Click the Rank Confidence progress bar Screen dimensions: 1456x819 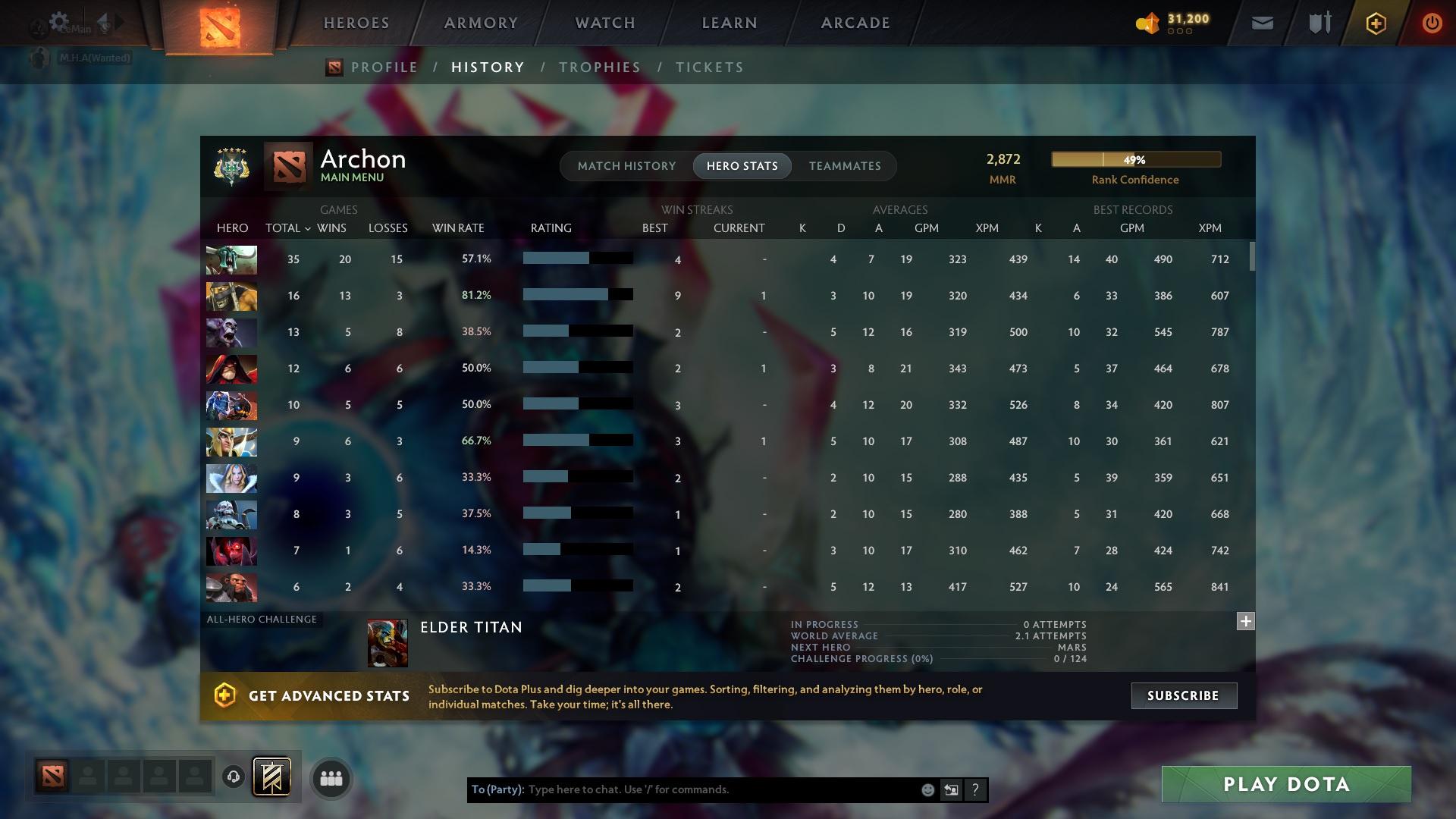[1135, 159]
